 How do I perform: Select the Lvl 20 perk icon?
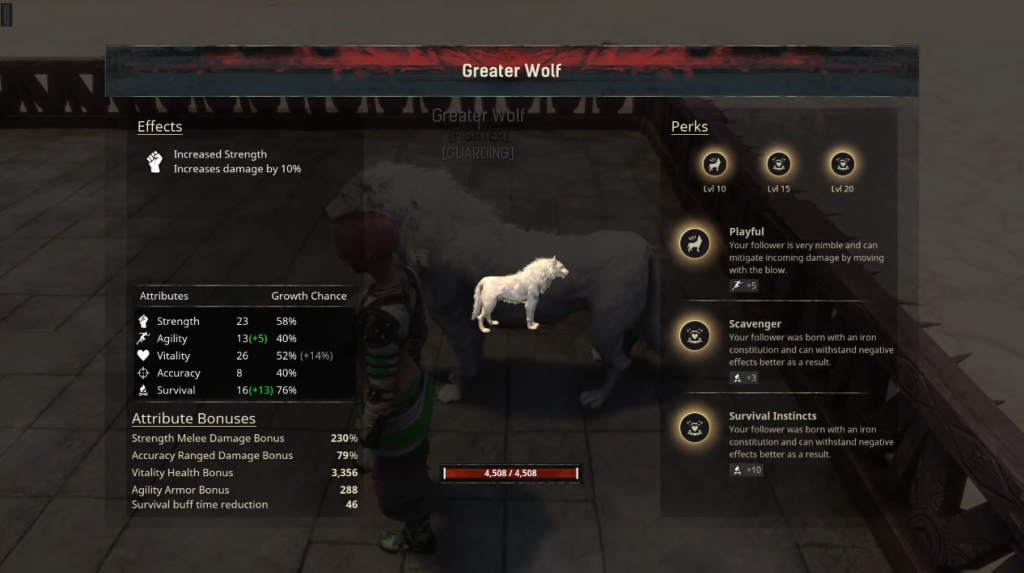(x=842, y=164)
